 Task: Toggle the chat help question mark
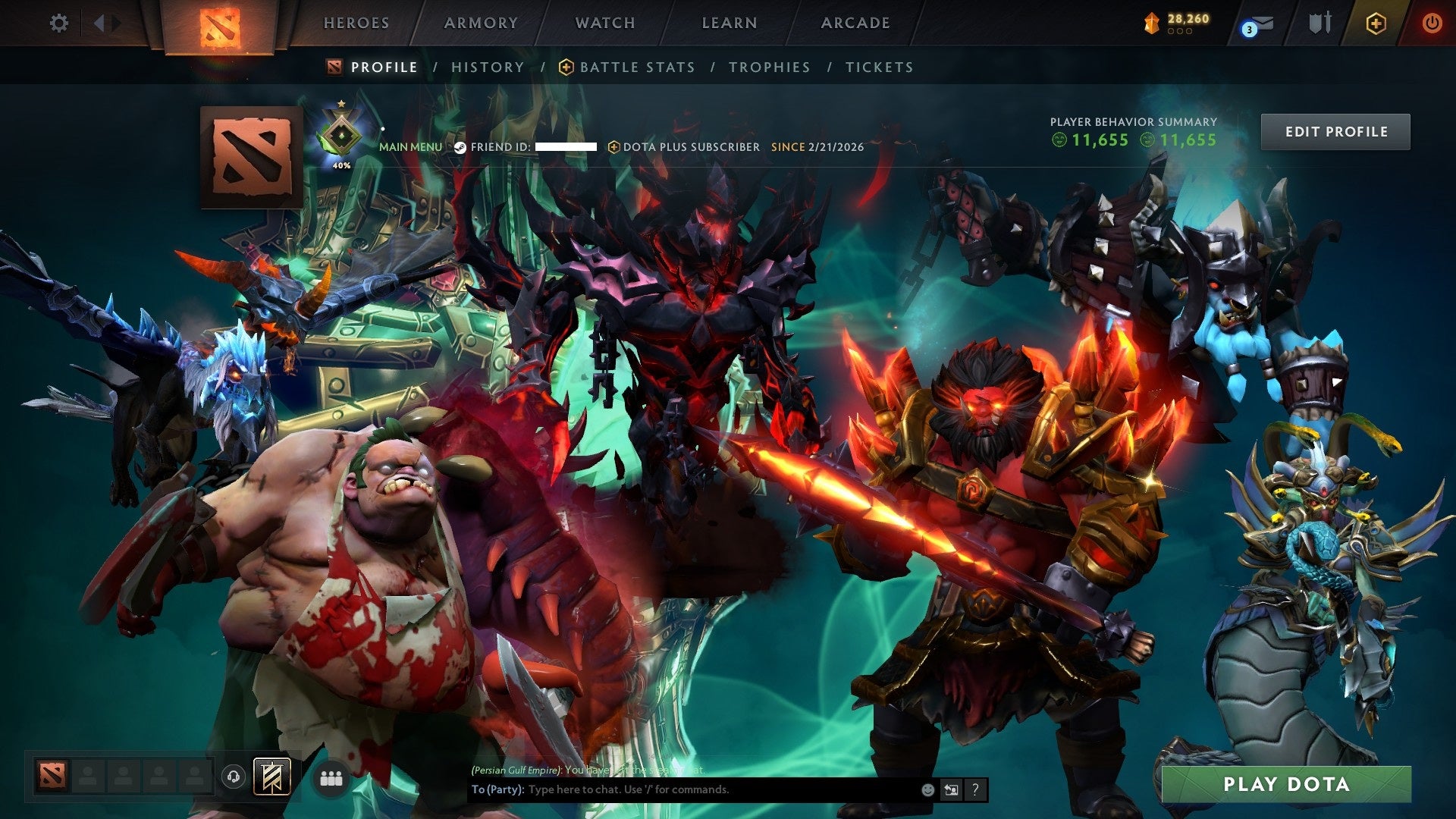click(974, 789)
